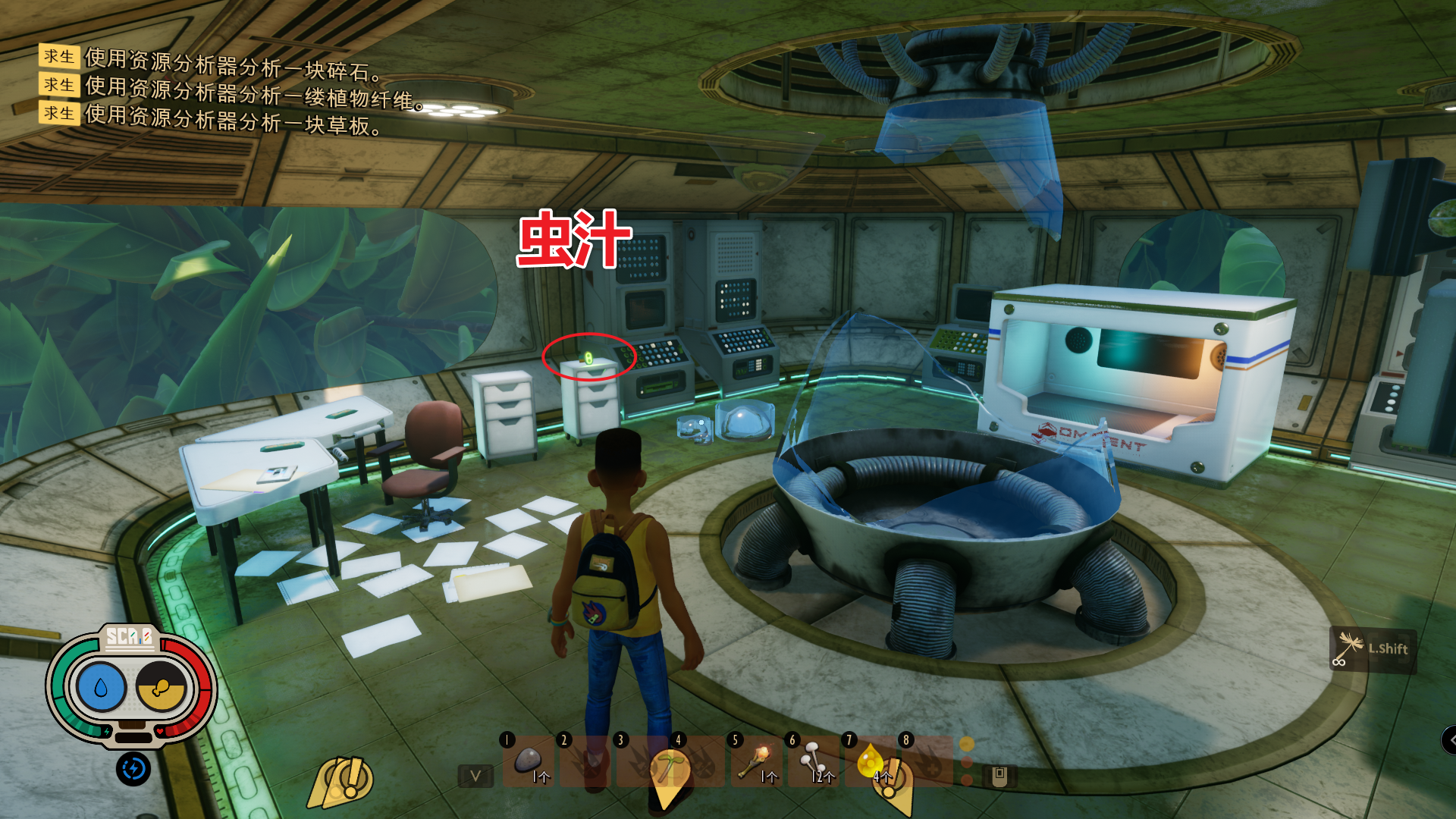Select the torch in hotbar slot 5
This screenshot has width=1456, height=819.
[x=755, y=761]
